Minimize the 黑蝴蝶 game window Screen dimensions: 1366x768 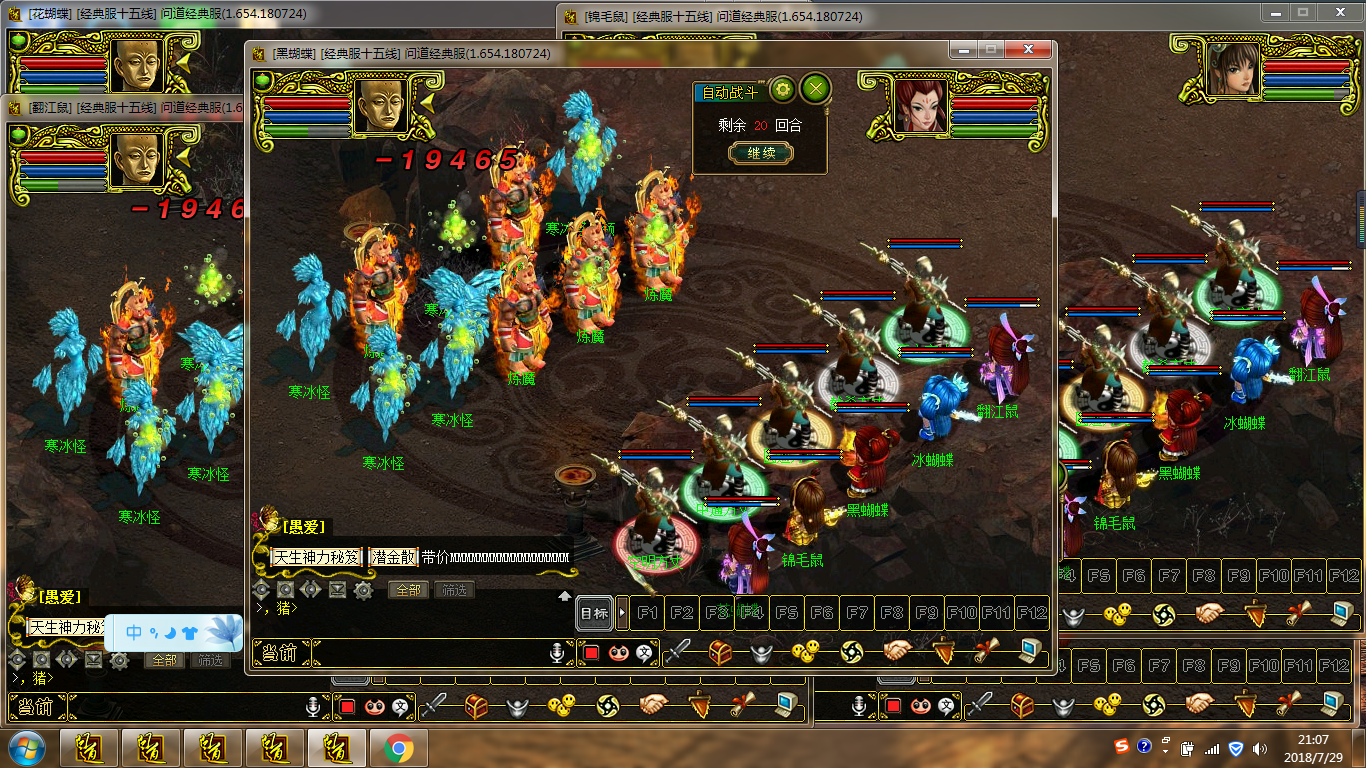(963, 50)
